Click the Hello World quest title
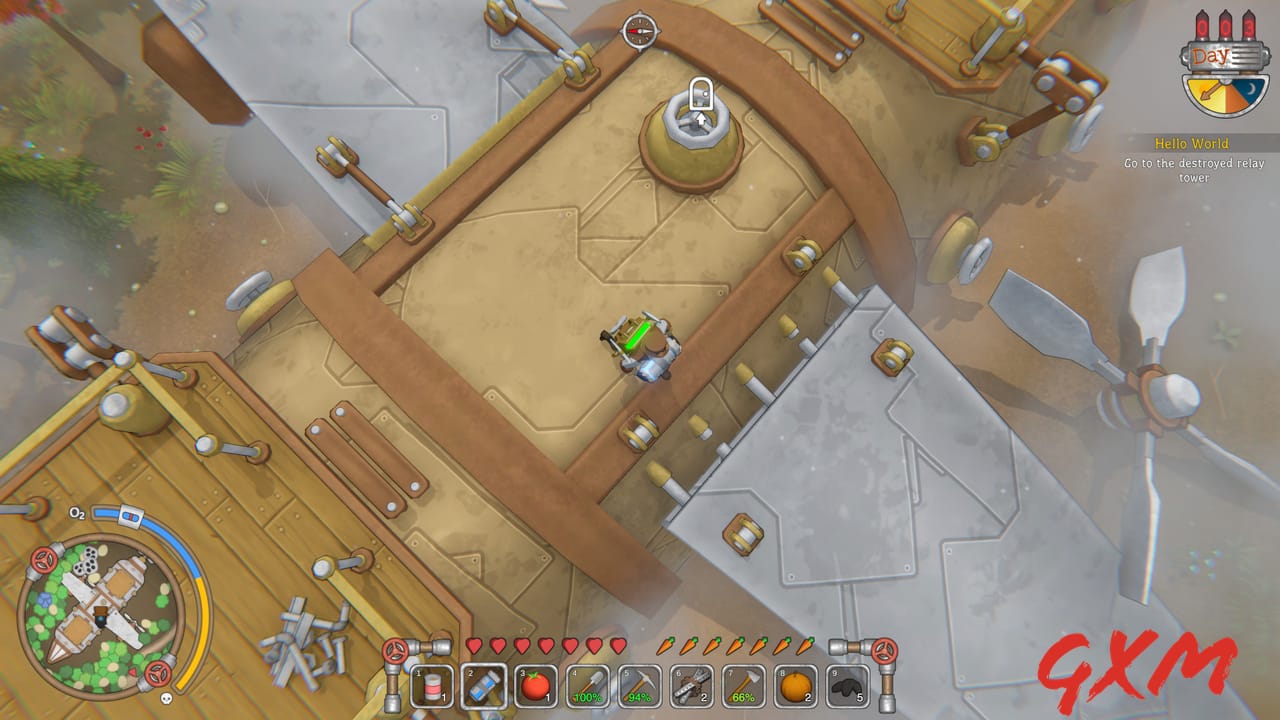The height and width of the screenshot is (720, 1280). 1193,143
